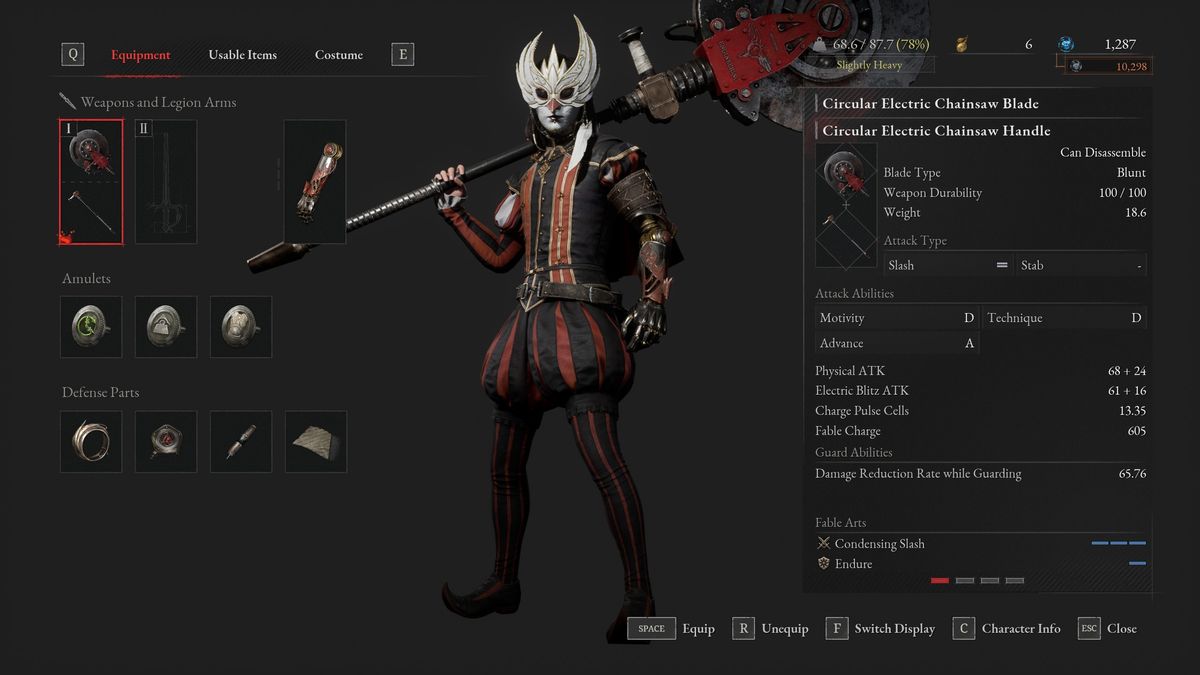Switch to the Usable Items tab
Image resolution: width=1200 pixels, height=675 pixels.
tap(242, 55)
